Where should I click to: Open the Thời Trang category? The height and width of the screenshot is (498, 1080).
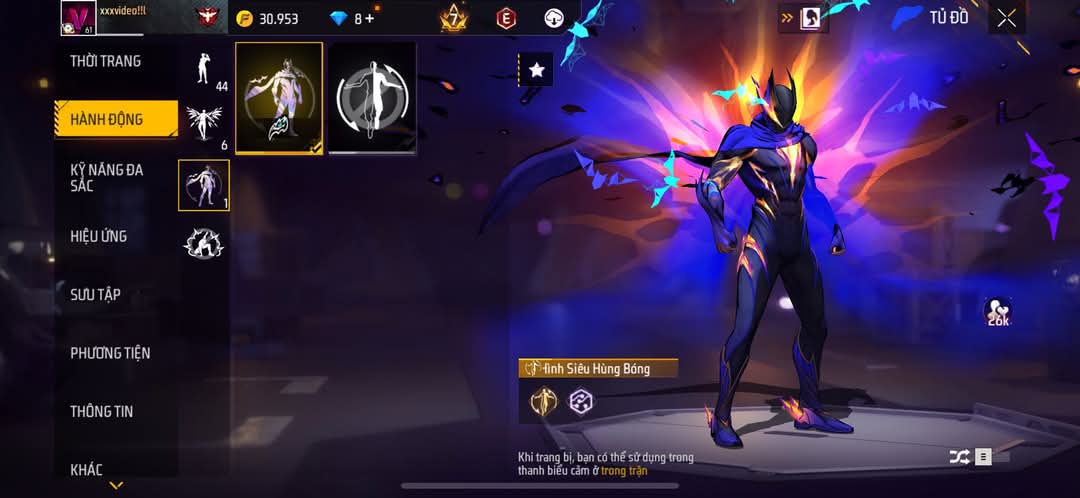(106, 61)
